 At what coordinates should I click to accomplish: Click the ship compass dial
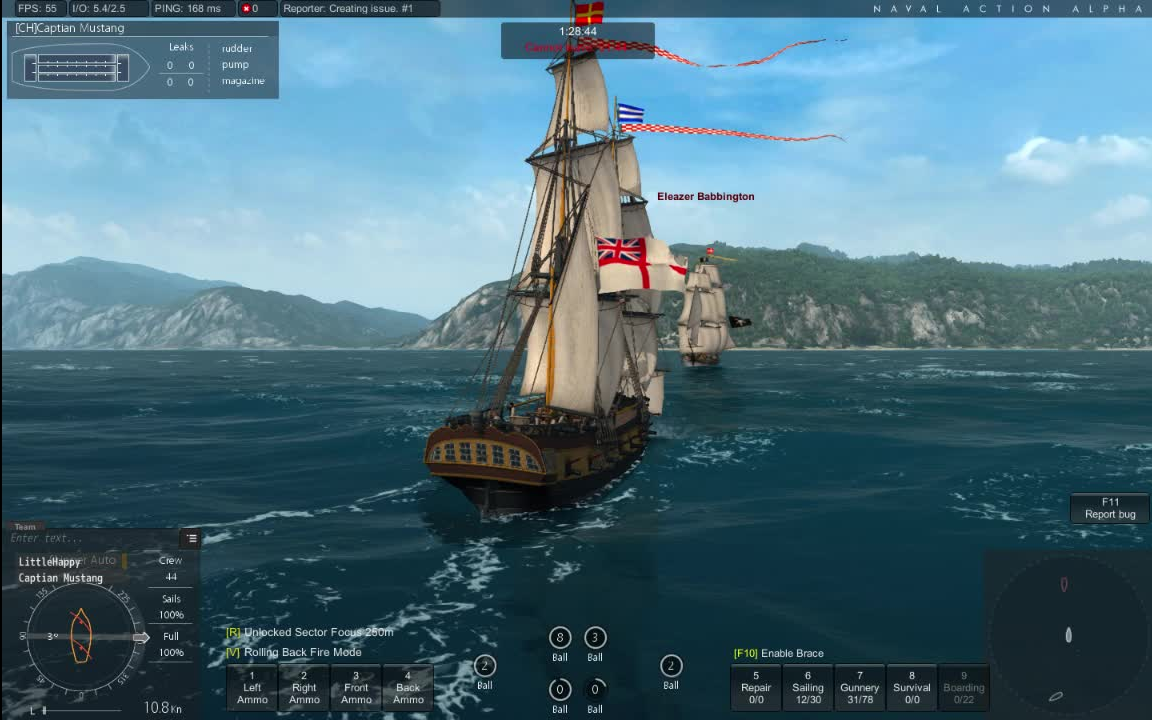point(81,636)
